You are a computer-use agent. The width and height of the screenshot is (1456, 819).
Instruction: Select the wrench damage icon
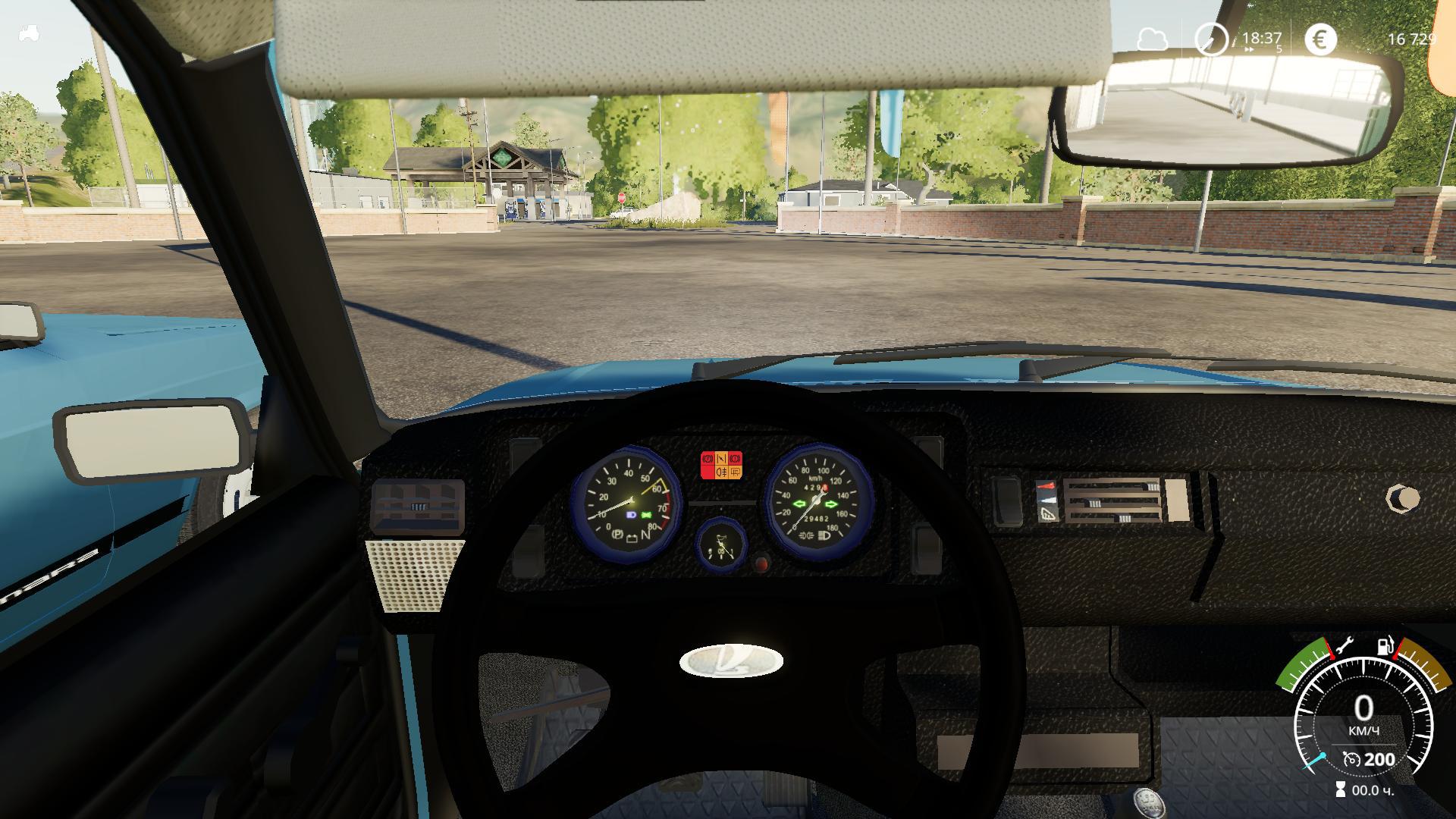point(1343,646)
